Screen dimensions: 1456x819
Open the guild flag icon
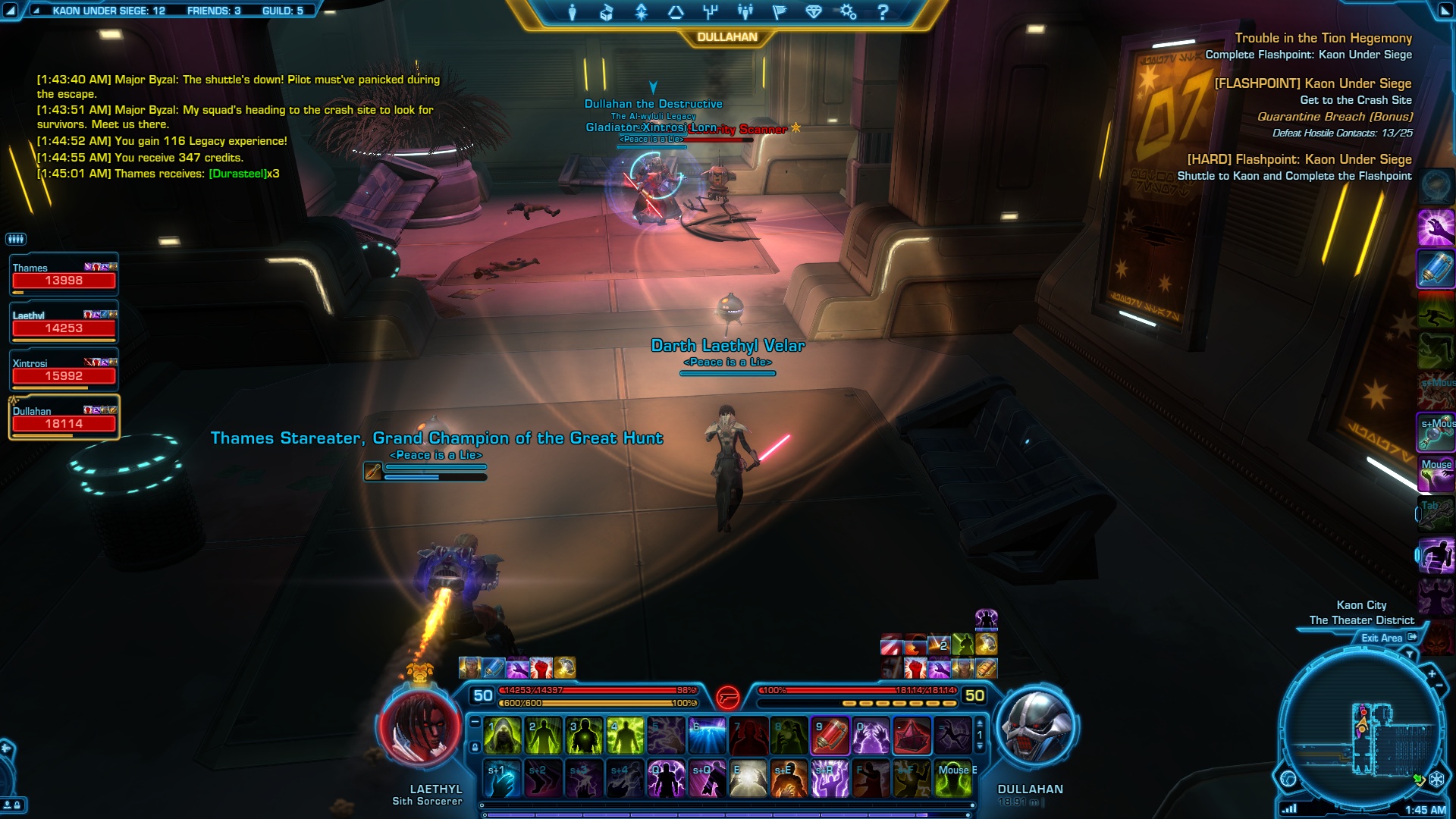coord(779,12)
